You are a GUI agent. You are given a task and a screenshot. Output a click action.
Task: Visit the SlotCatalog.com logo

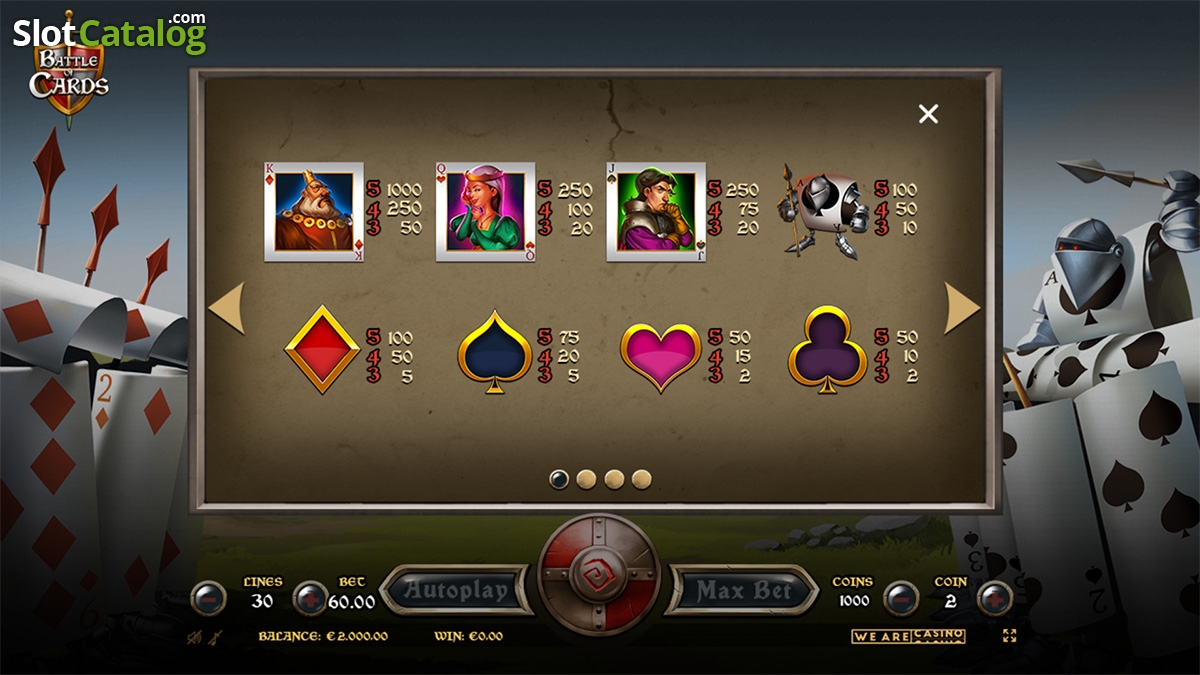pyautogui.click(x=110, y=32)
